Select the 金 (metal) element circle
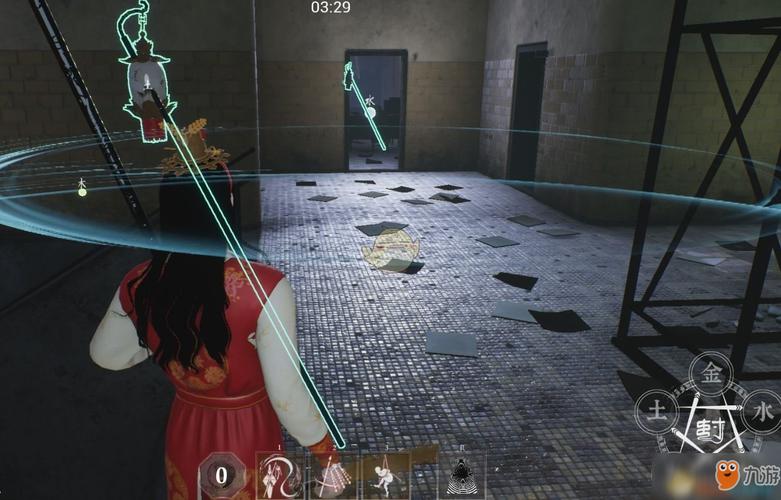 click(711, 374)
